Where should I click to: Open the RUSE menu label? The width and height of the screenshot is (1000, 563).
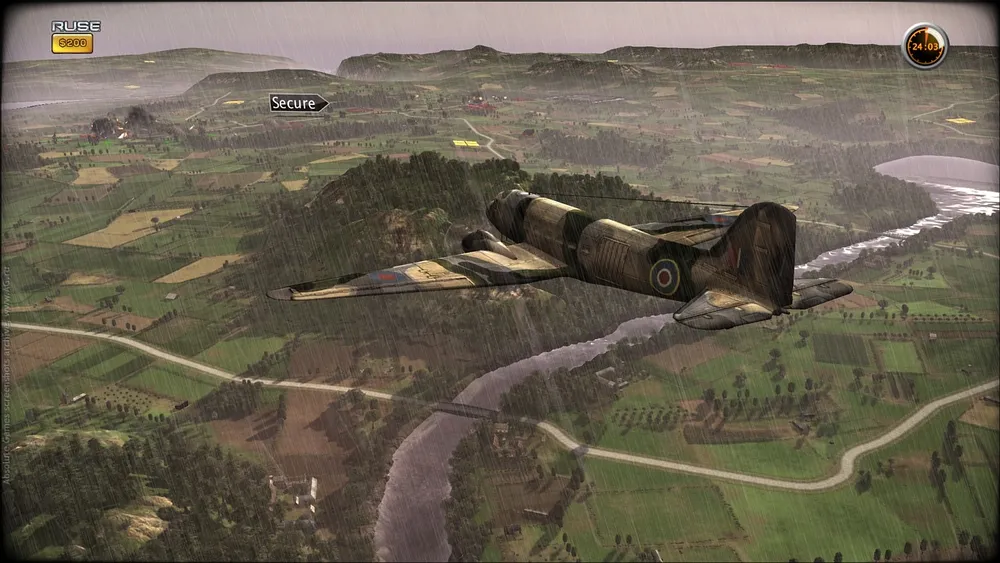[x=75, y=26]
